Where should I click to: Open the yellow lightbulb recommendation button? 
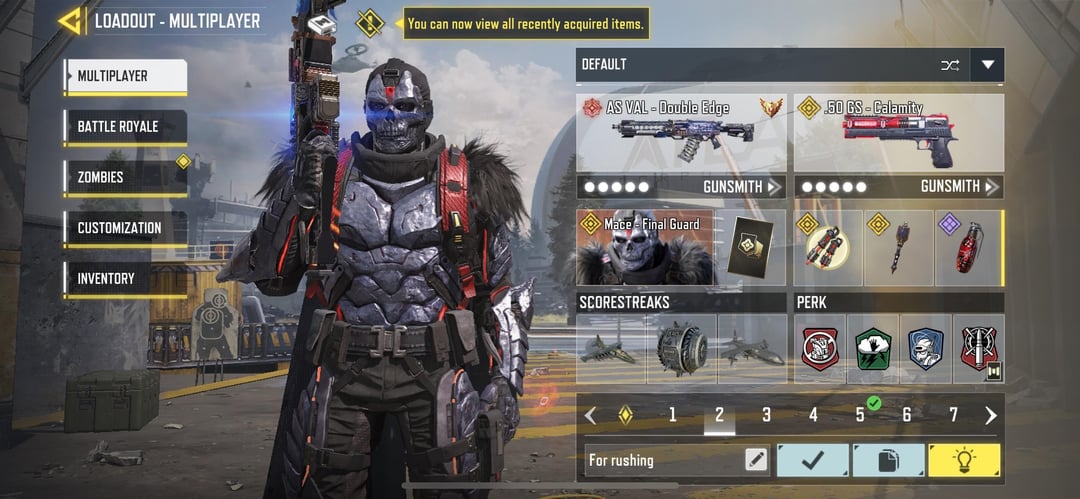point(964,460)
